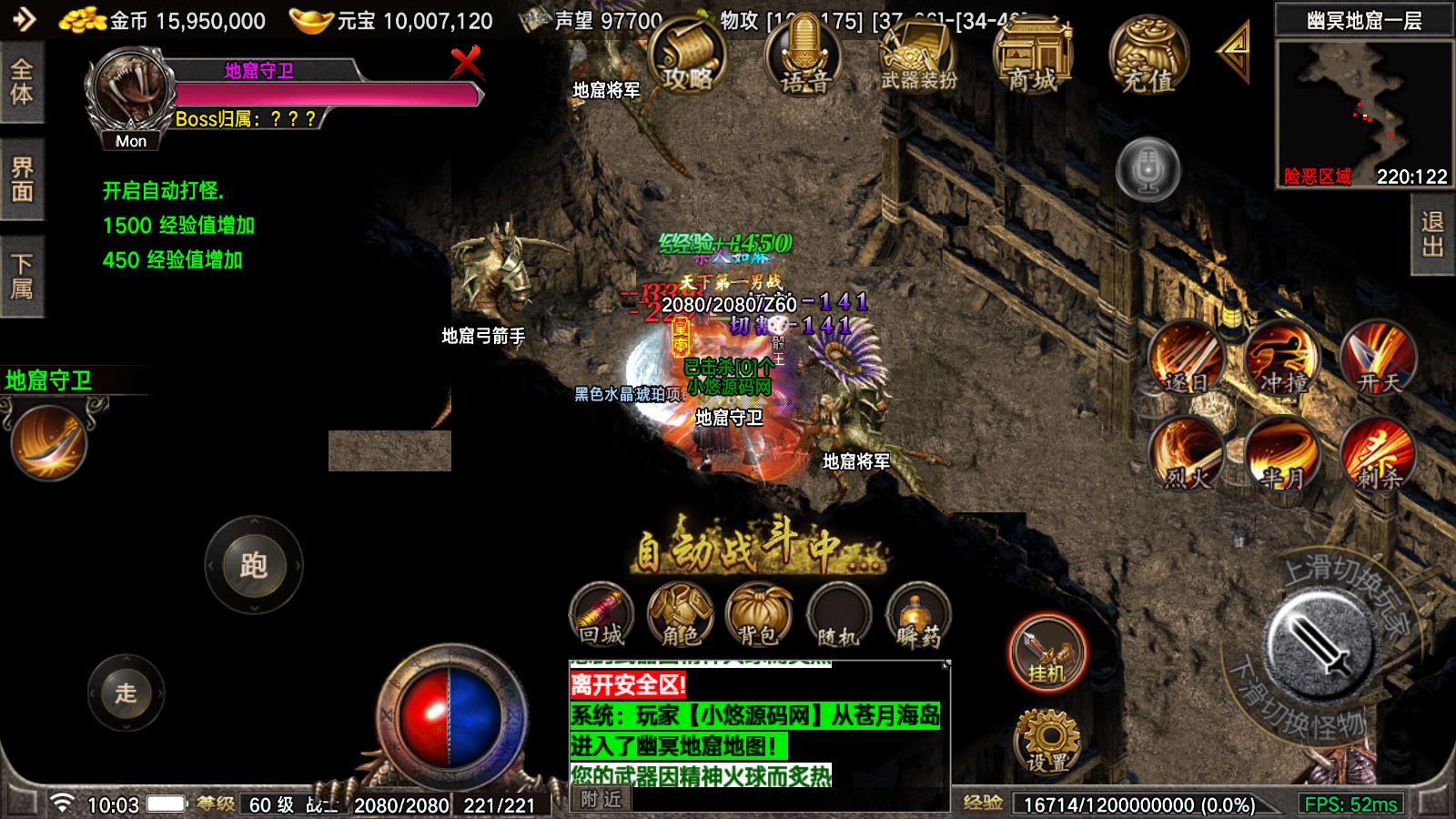Open the 充值 recharge menu
This screenshot has width=1456, height=819.
click(x=1148, y=56)
